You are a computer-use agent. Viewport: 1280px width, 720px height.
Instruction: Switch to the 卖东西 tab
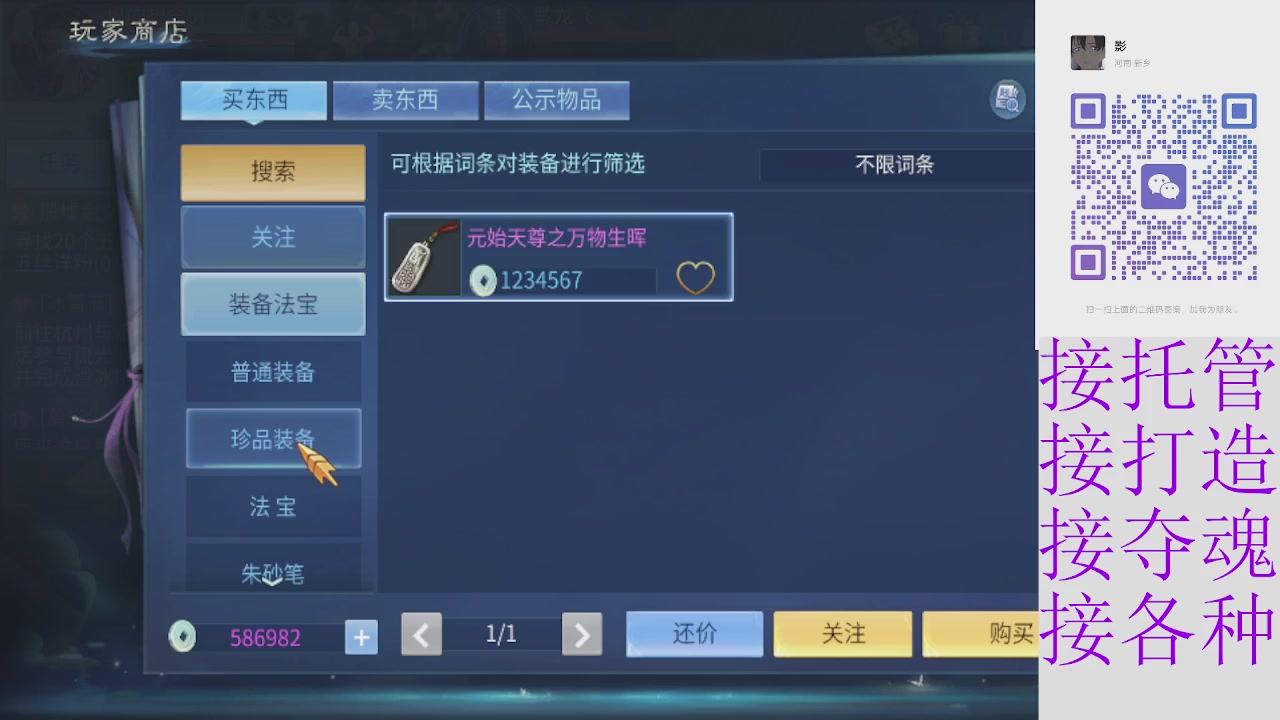coord(405,99)
